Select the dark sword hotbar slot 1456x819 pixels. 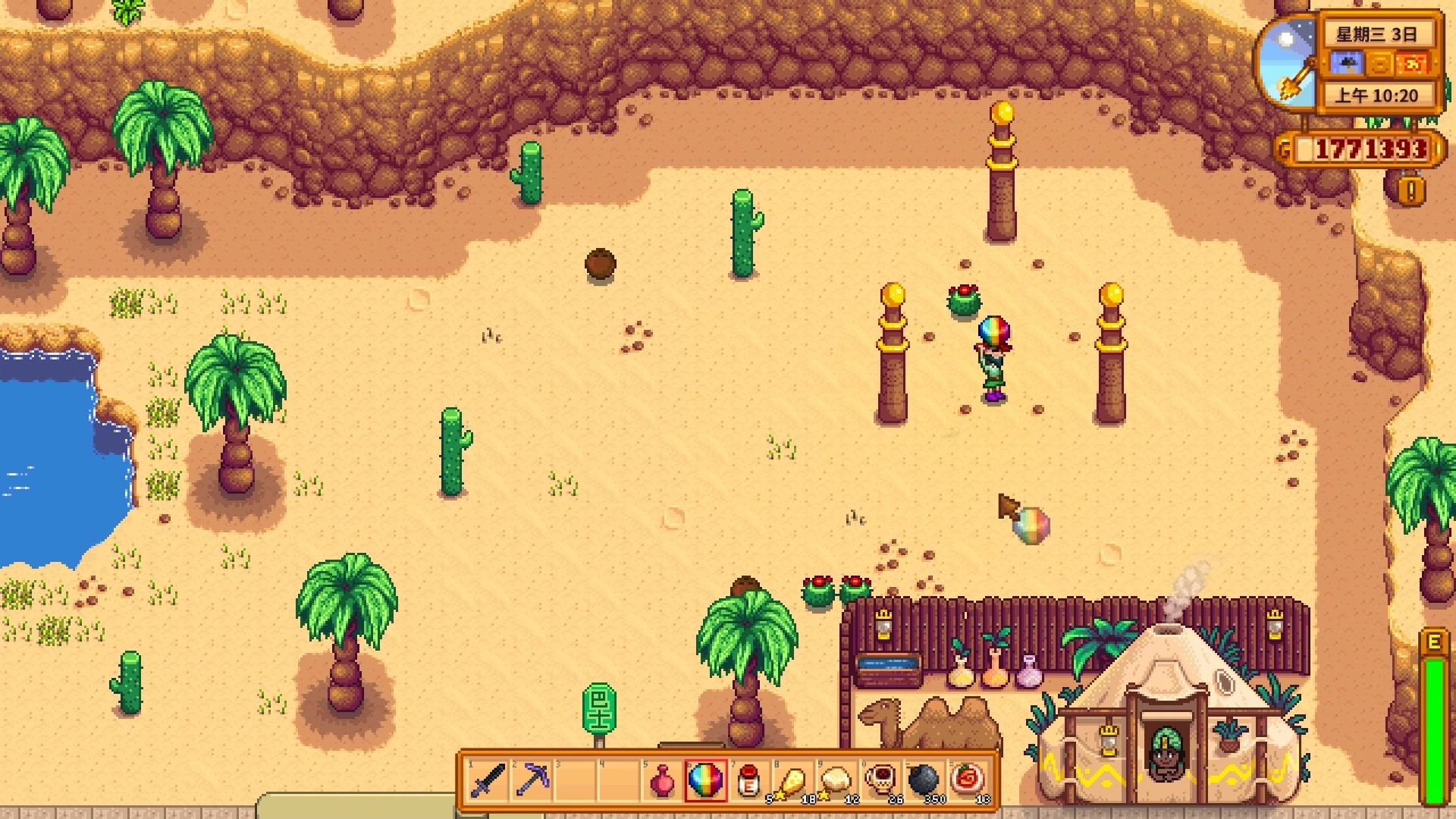[x=488, y=780]
